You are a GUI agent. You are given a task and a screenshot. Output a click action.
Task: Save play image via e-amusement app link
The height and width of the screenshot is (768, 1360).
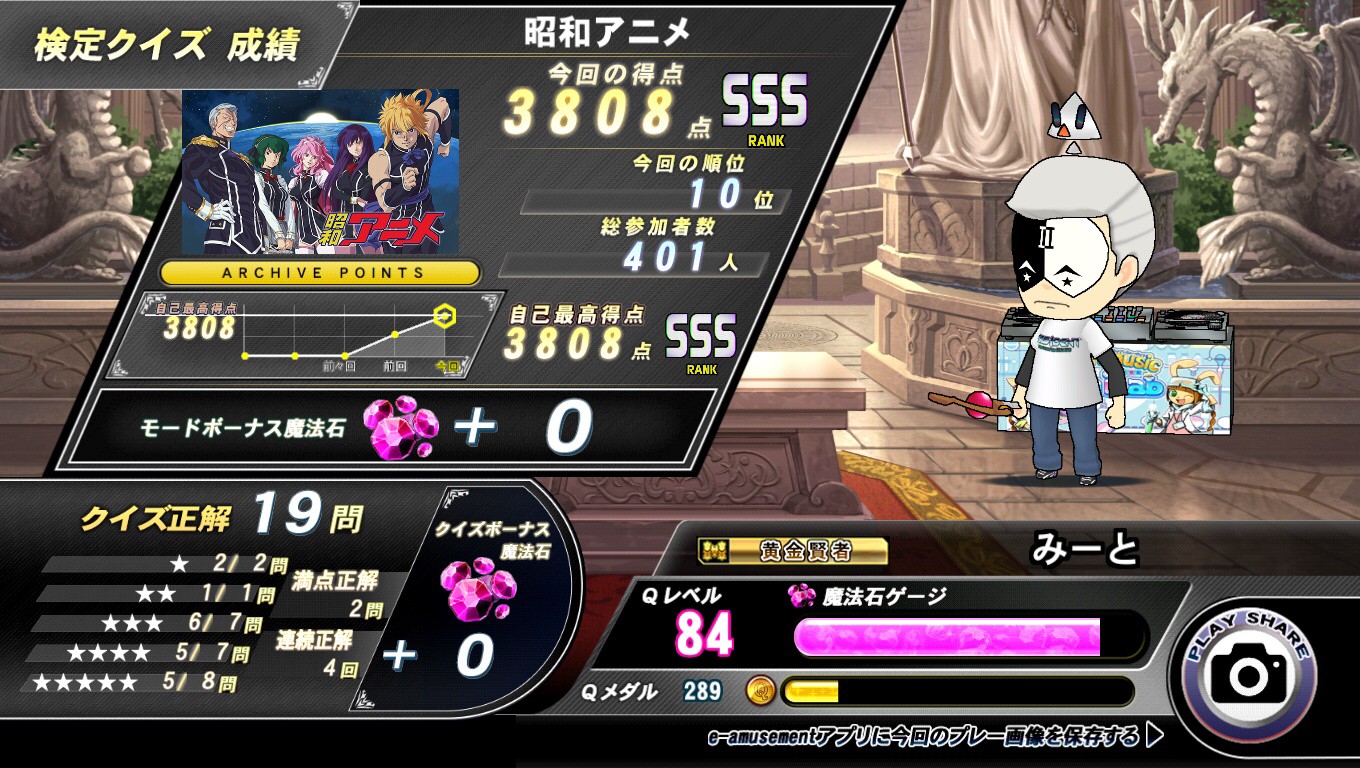pyautogui.click(x=934, y=737)
